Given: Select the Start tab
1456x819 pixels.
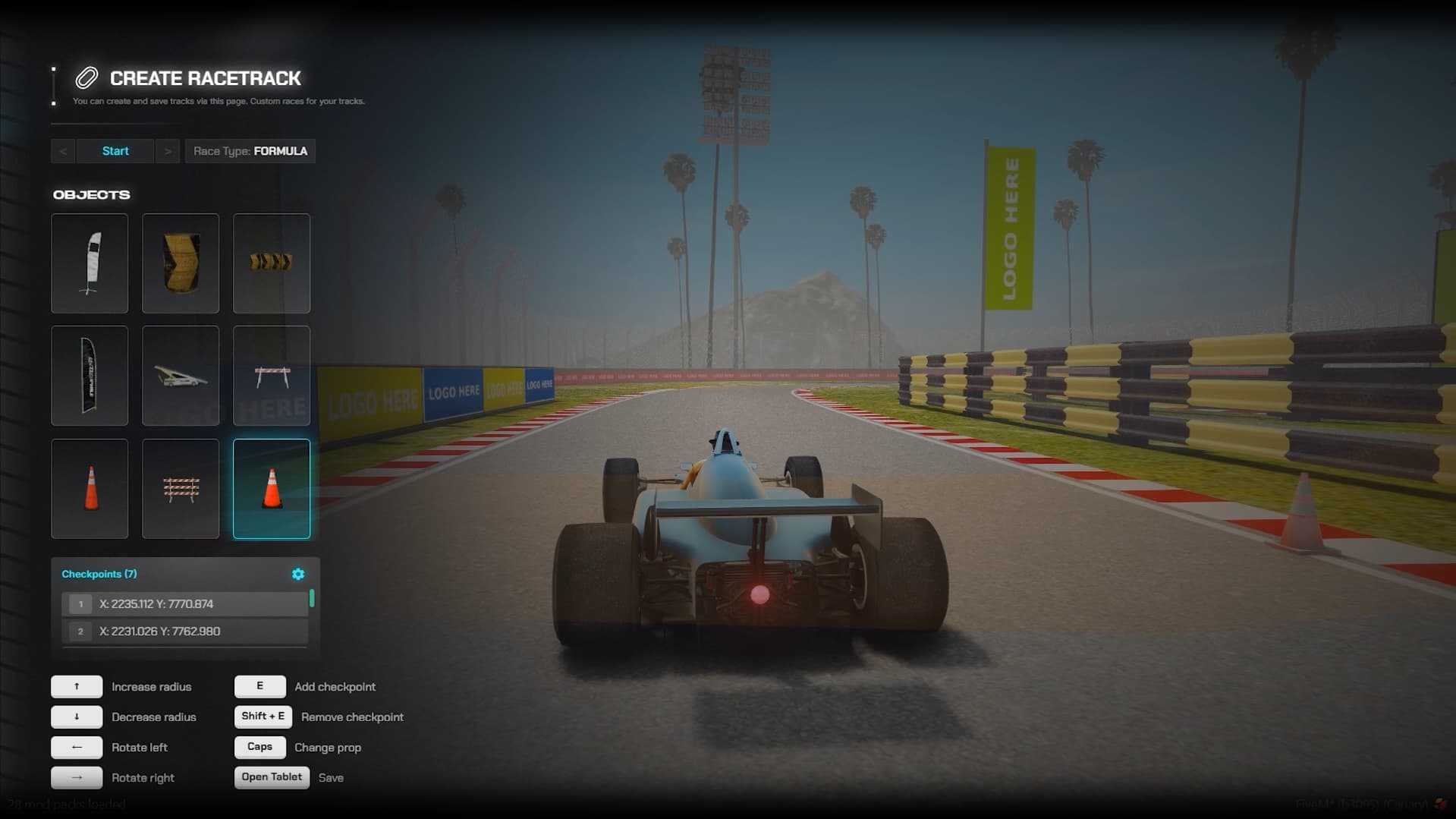Looking at the screenshot, I should 115,150.
